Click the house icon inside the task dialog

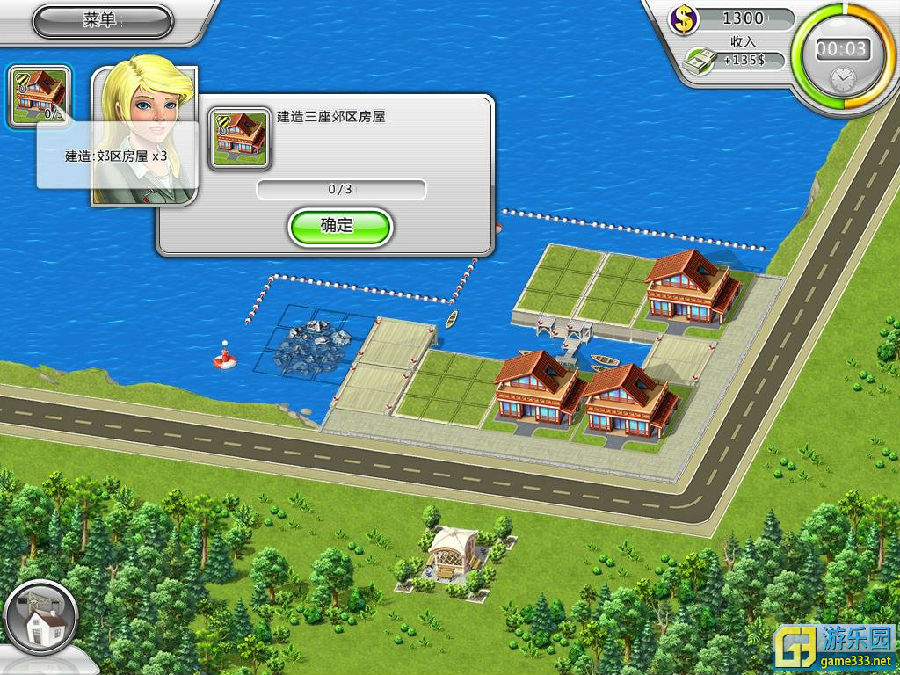click(x=237, y=137)
